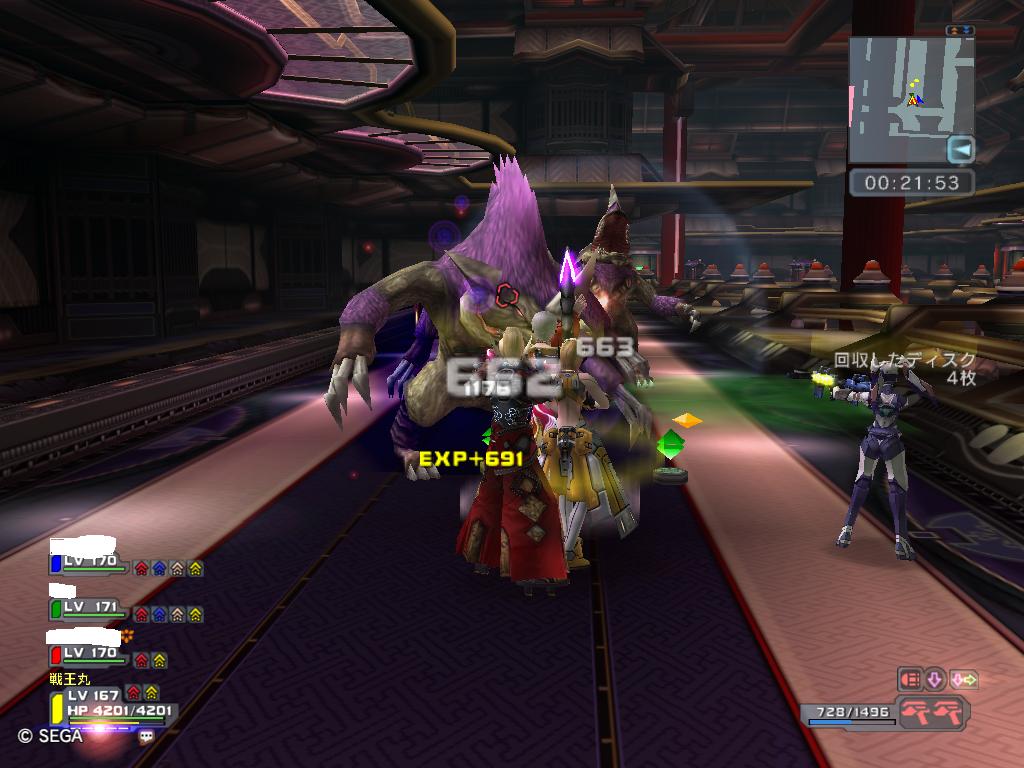The image size is (1024, 768).
Task: Open the chat speech bubble icon
Action: 146,736
